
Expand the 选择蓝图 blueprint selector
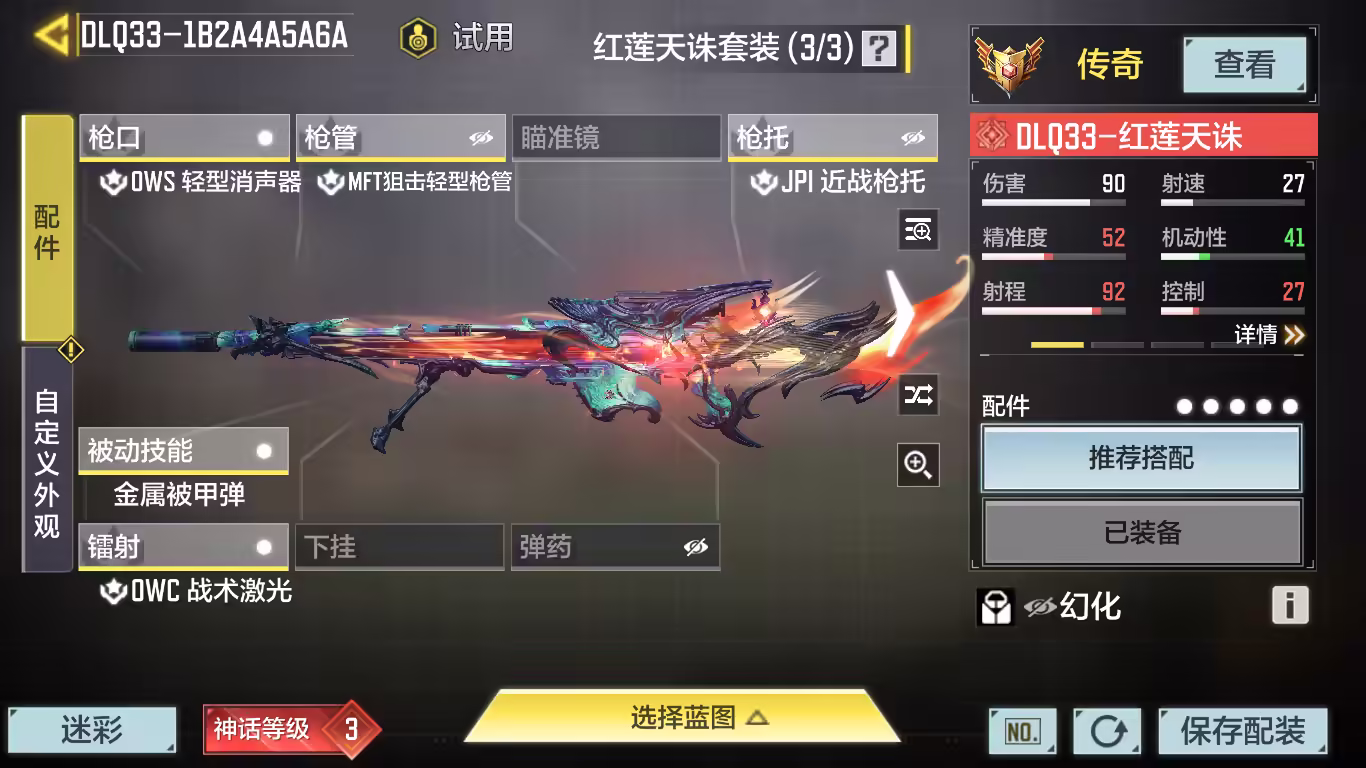pos(683,717)
